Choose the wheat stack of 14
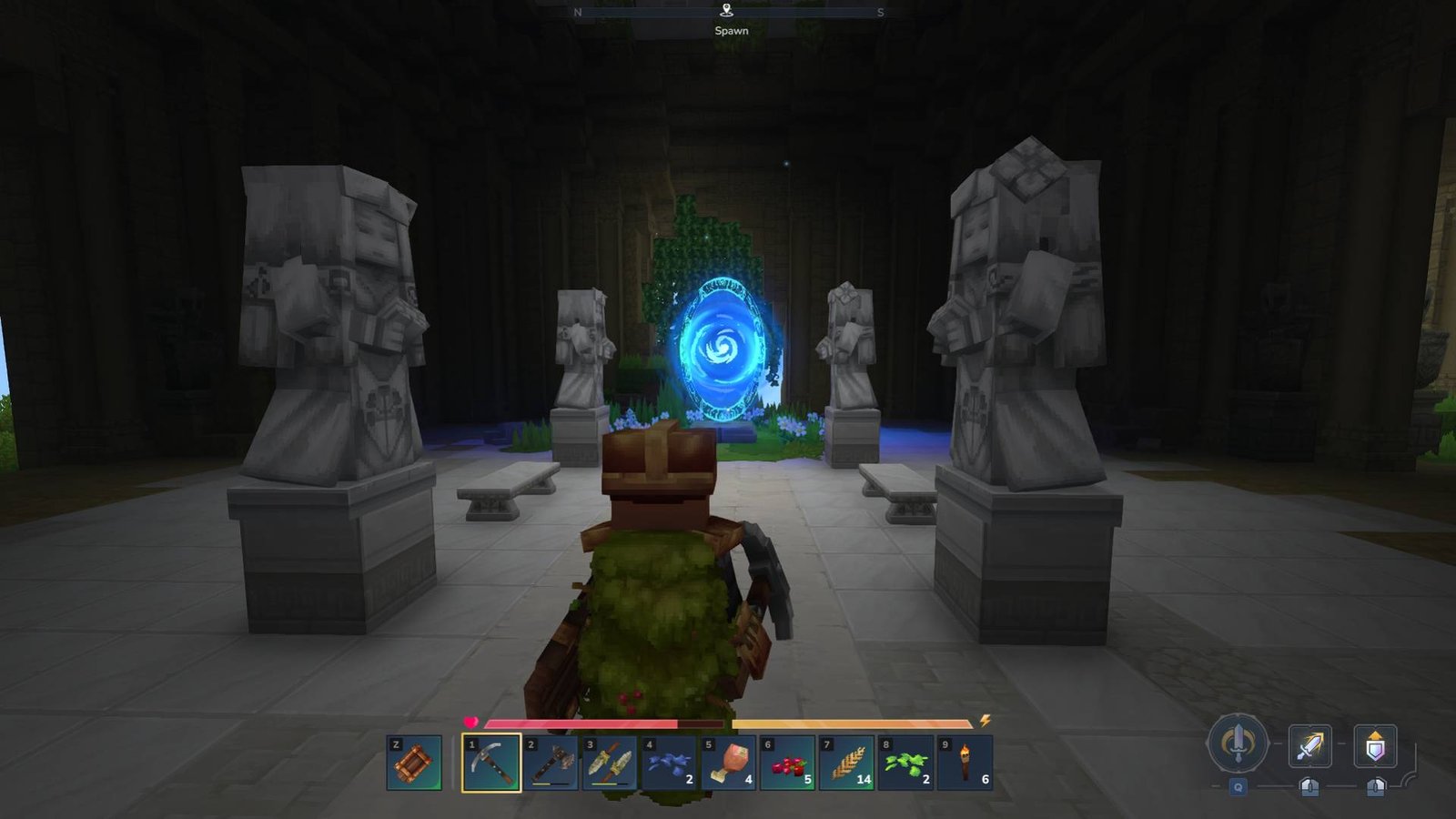 click(x=846, y=763)
